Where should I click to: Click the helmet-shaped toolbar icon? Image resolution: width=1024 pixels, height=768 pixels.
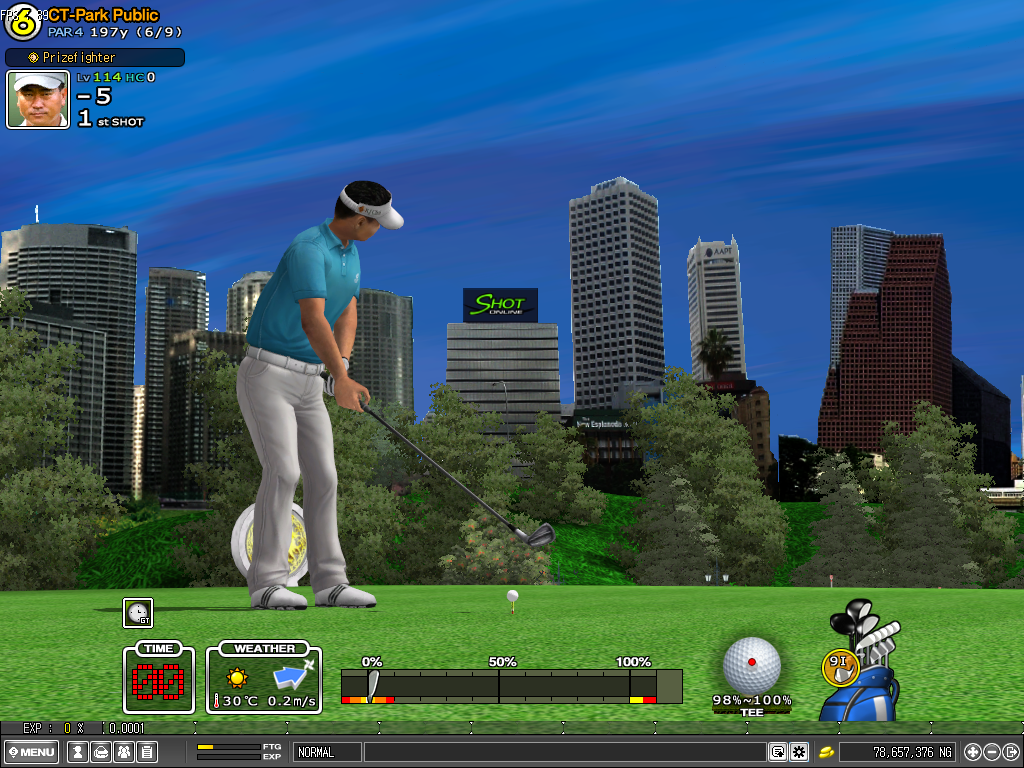point(100,752)
